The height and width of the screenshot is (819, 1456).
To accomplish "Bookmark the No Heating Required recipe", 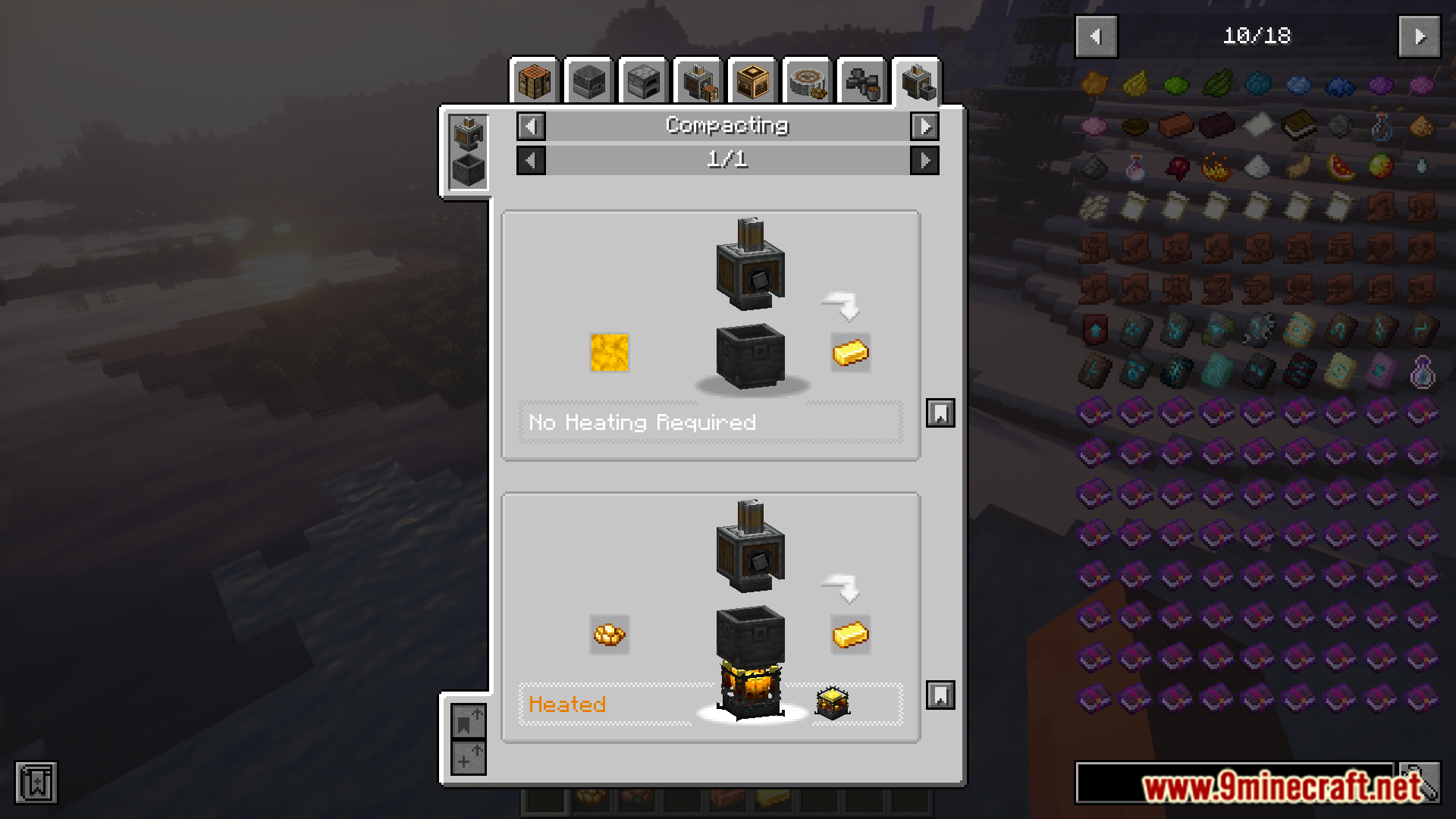I will click(940, 413).
